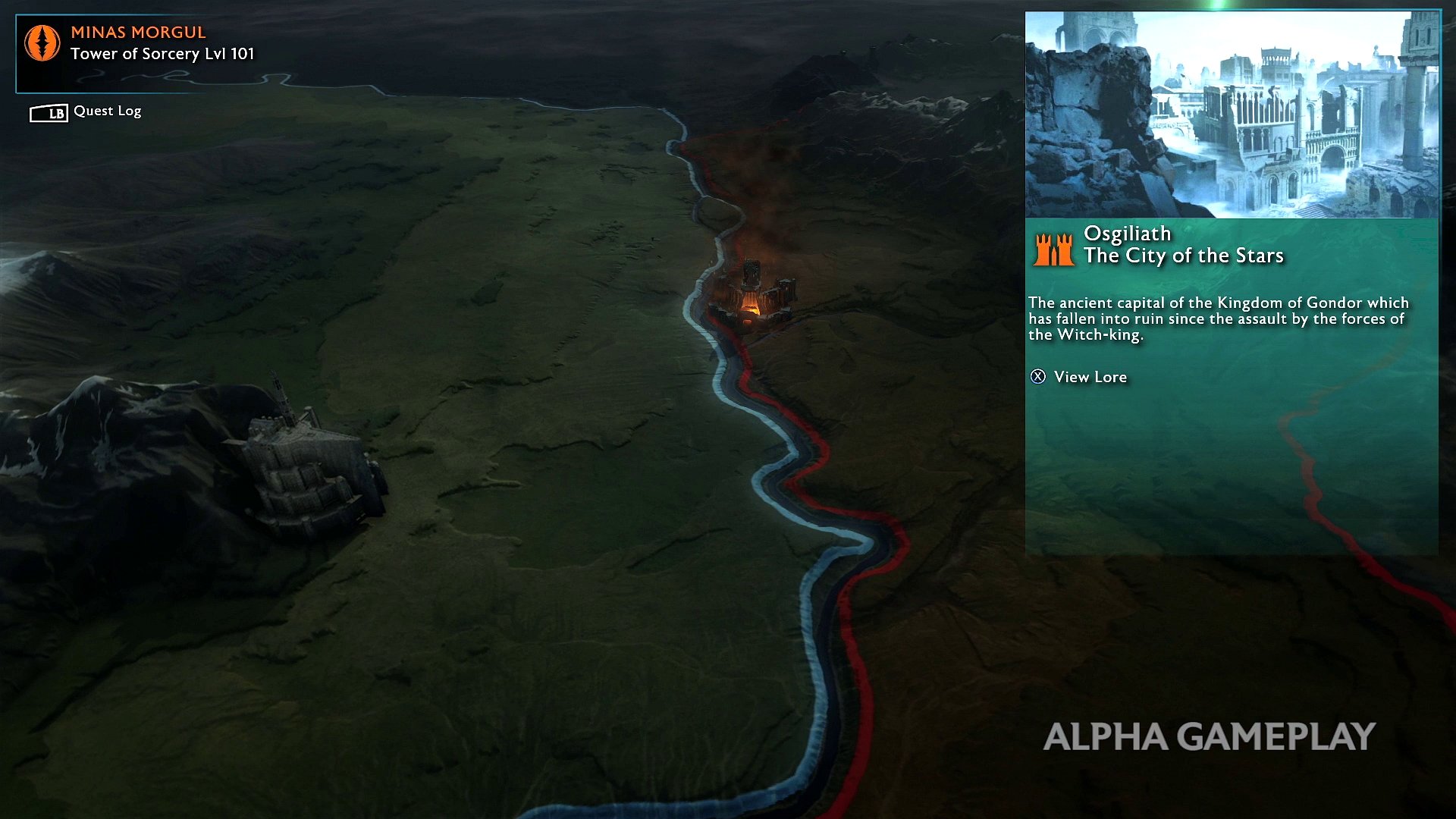Click the Minas Morgul orange emblem icon
This screenshot has height=819, width=1456.
(x=42, y=43)
